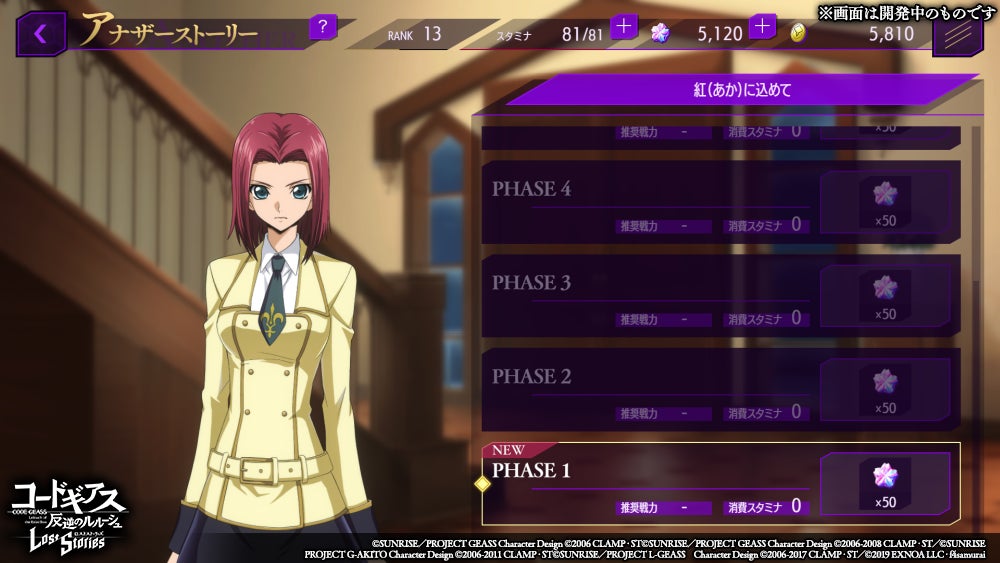Add purple crystals with the plus button

coord(763,27)
